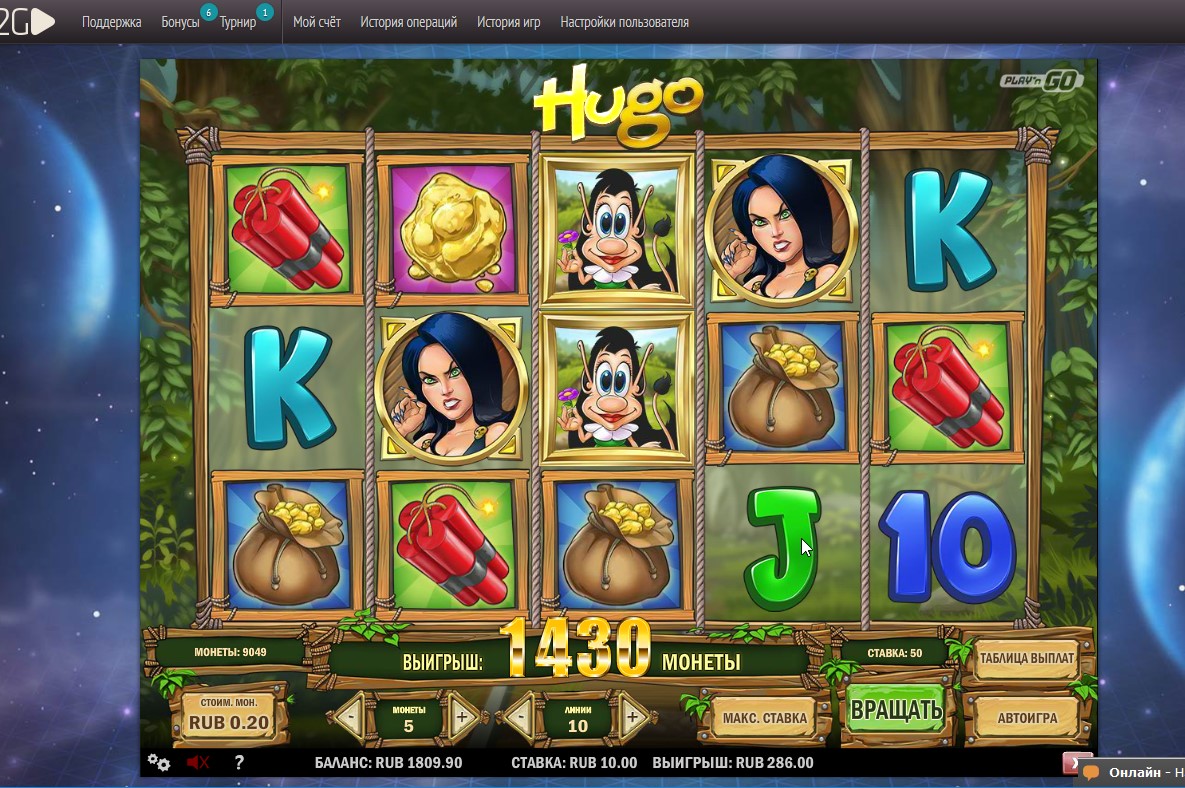Viewport: 1185px width, 788px height.
Task: Open the Поддержка support page
Action: point(111,22)
